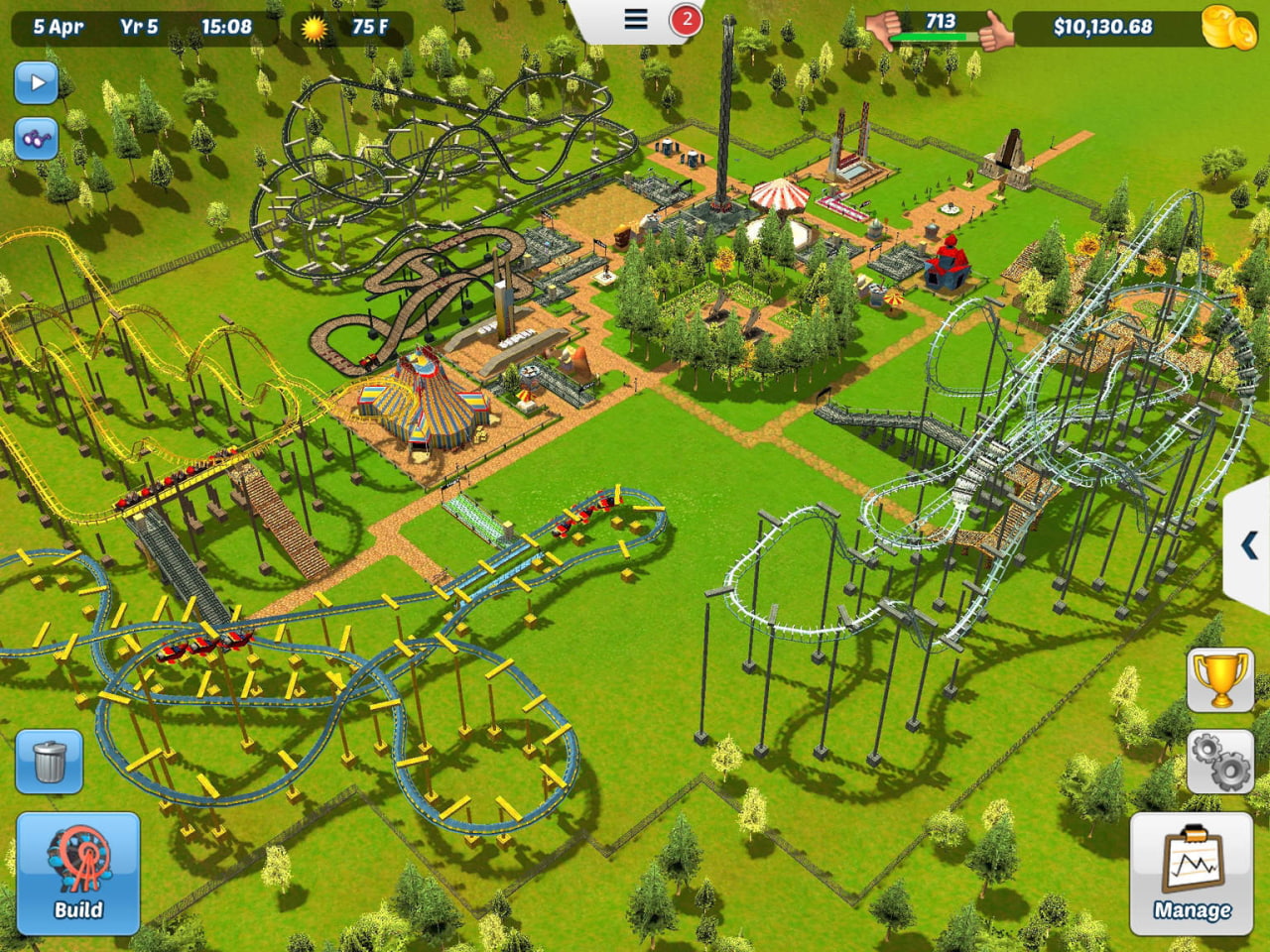Open the hamburger main menu
The image size is (1270, 952).
click(636, 19)
